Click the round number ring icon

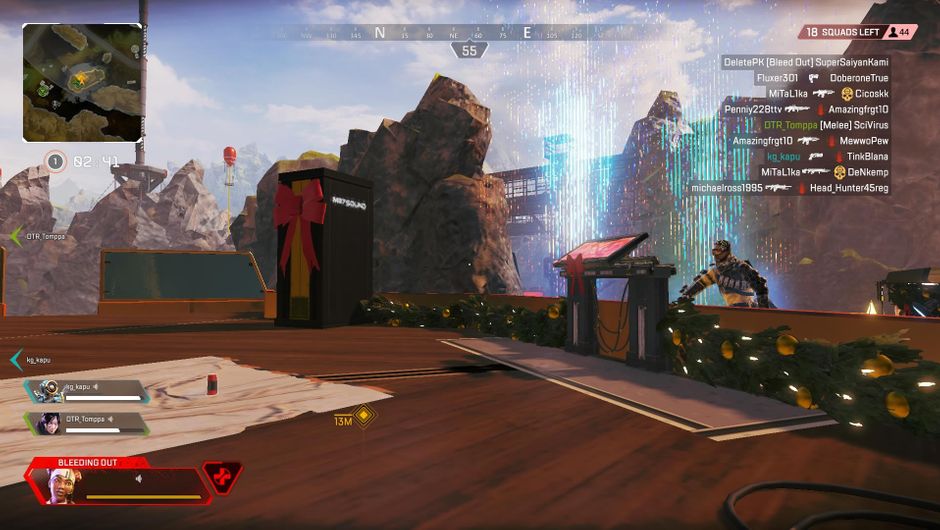56,160
